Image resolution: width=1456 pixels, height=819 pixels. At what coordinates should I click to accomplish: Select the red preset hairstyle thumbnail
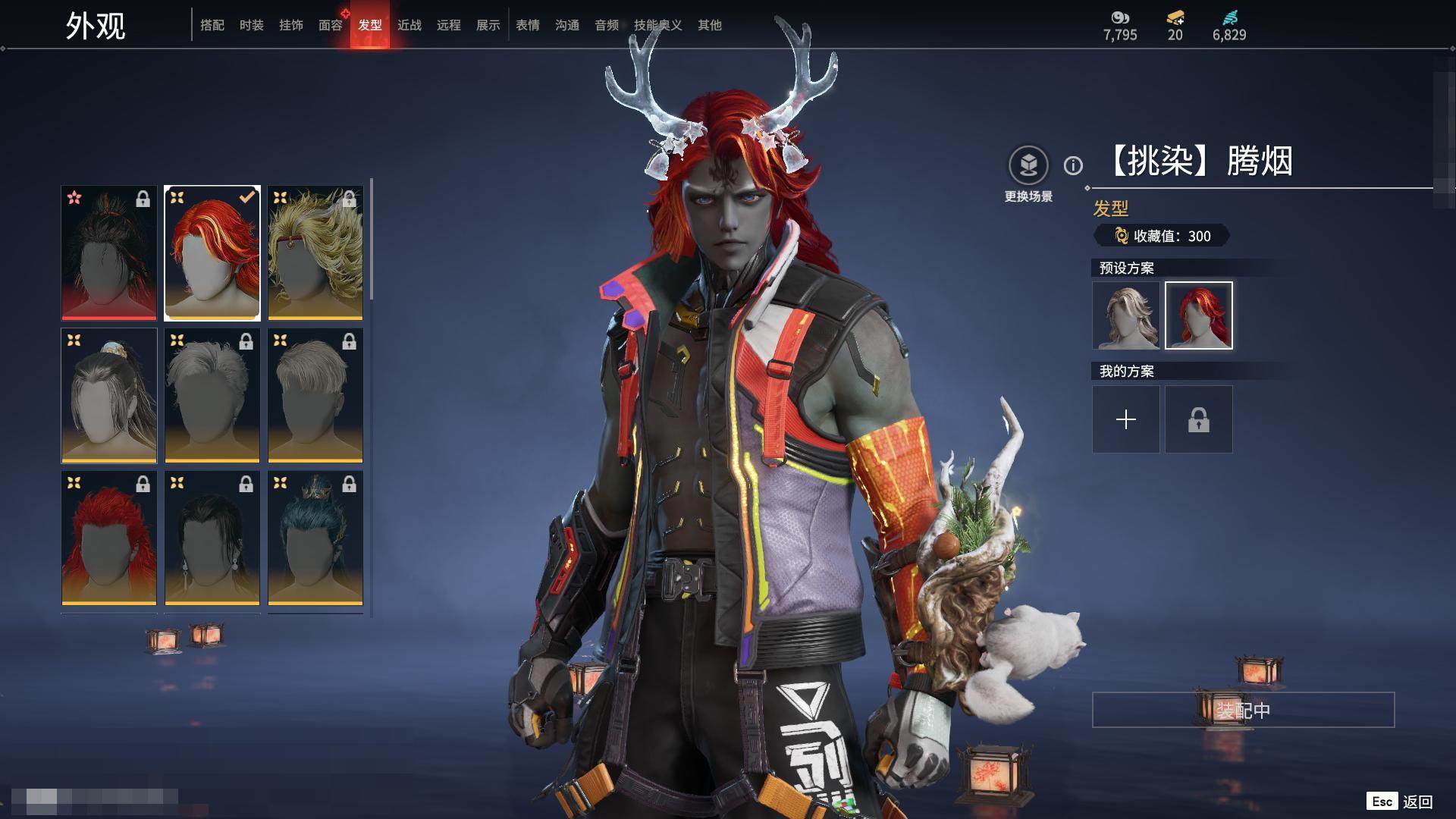[x=1199, y=315]
